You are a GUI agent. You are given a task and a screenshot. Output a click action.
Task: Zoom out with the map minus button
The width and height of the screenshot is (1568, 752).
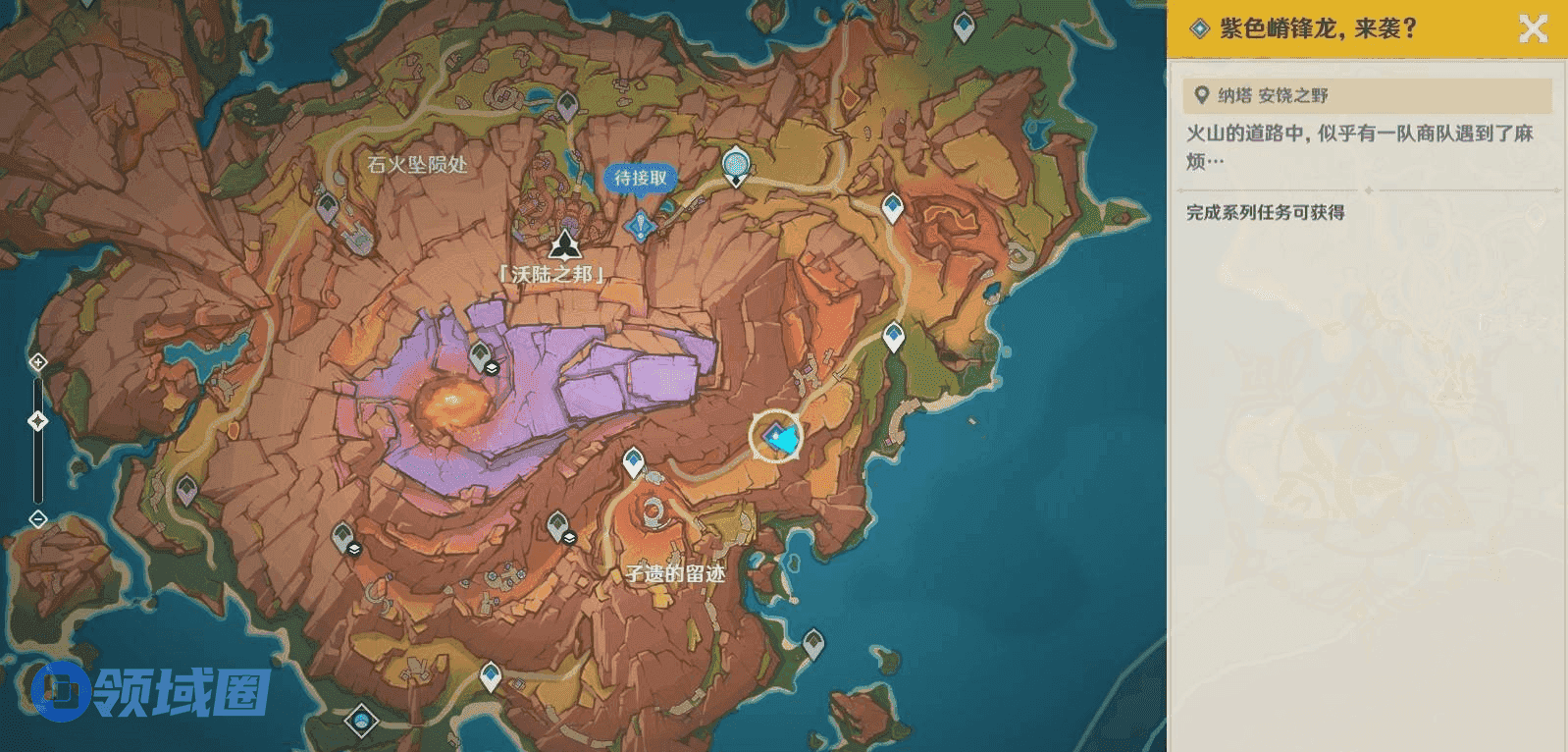tap(38, 518)
